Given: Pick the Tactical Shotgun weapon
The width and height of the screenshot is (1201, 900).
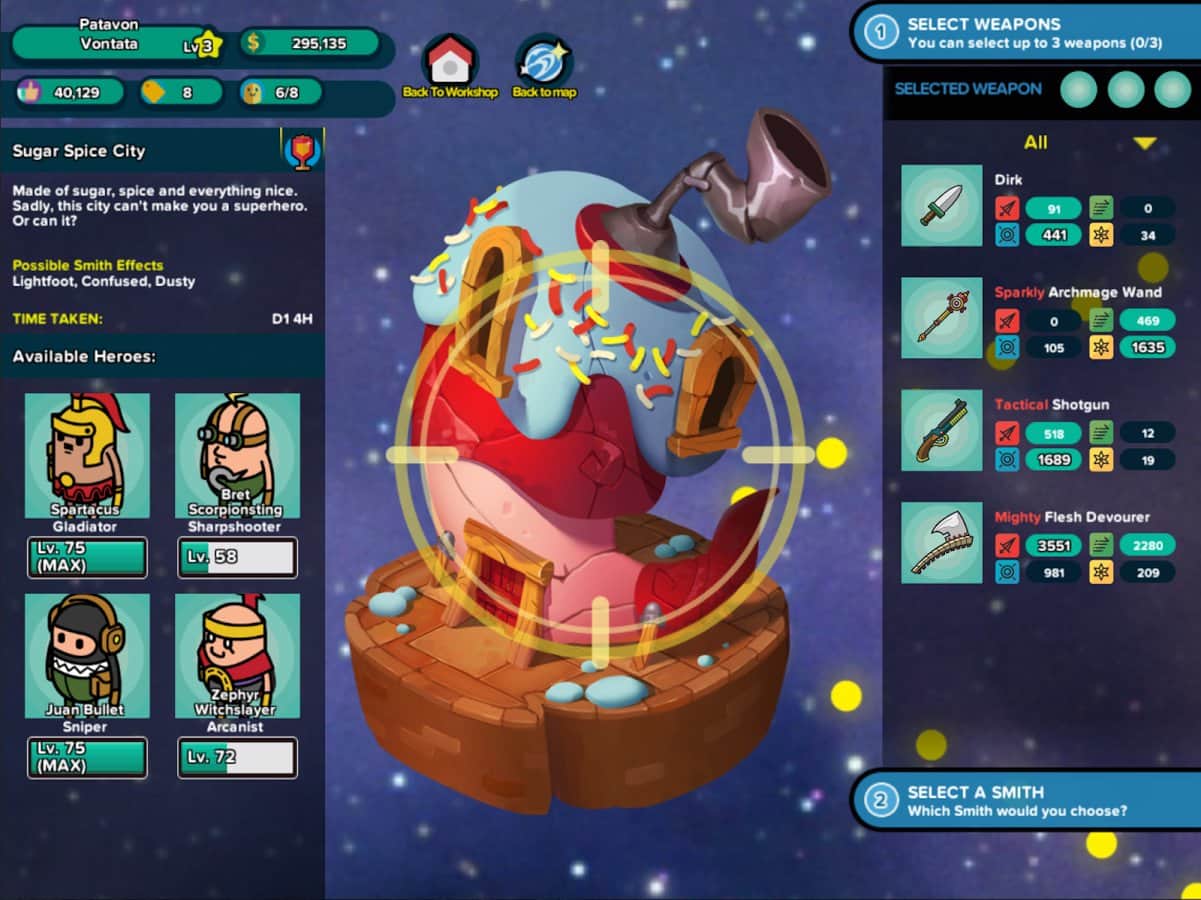Looking at the screenshot, I should click(x=941, y=430).
